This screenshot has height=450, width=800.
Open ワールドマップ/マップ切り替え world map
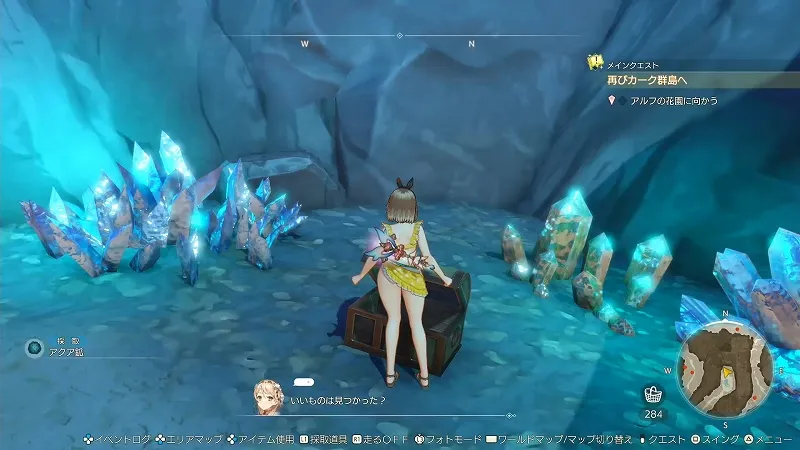click(x=565, y=438)
